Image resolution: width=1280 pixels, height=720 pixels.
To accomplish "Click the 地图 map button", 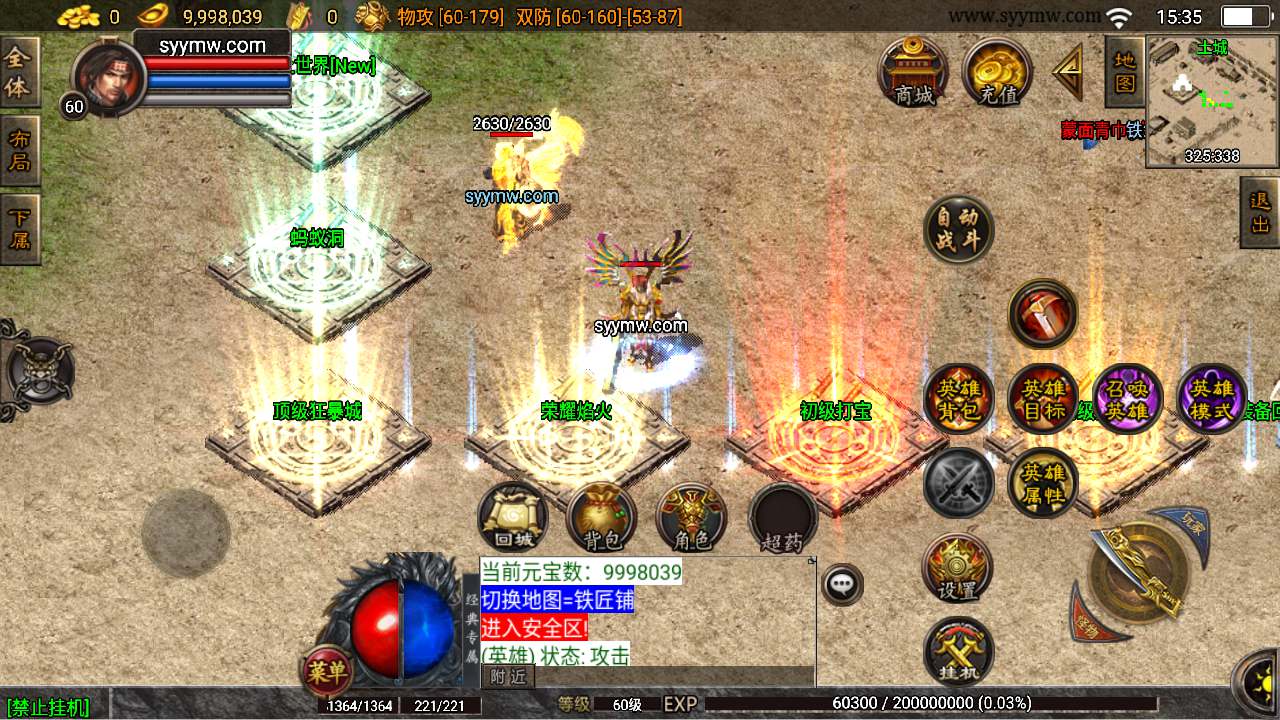I will [1124, 71].
